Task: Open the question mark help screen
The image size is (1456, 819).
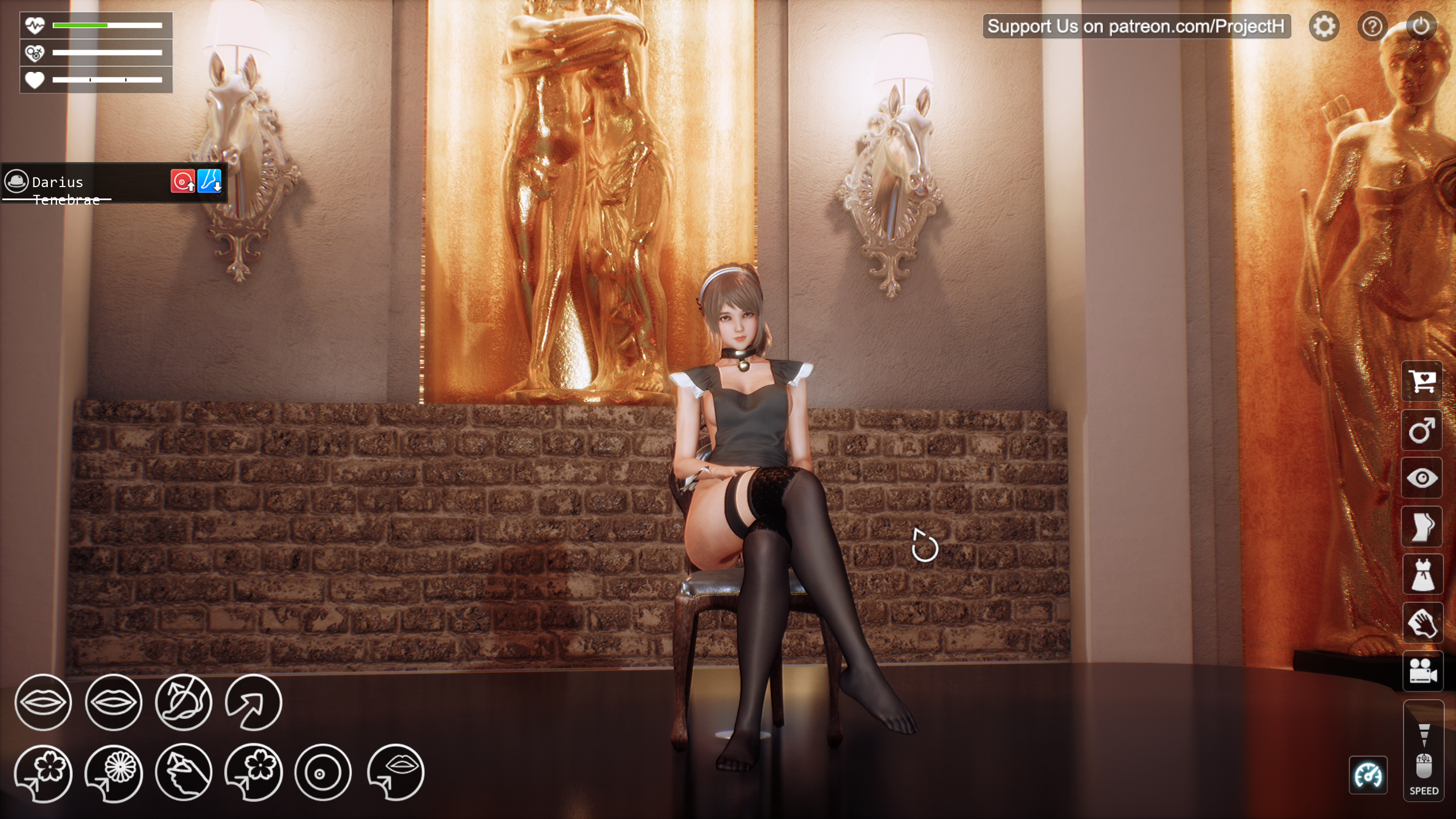Action: click(1372, 26)
